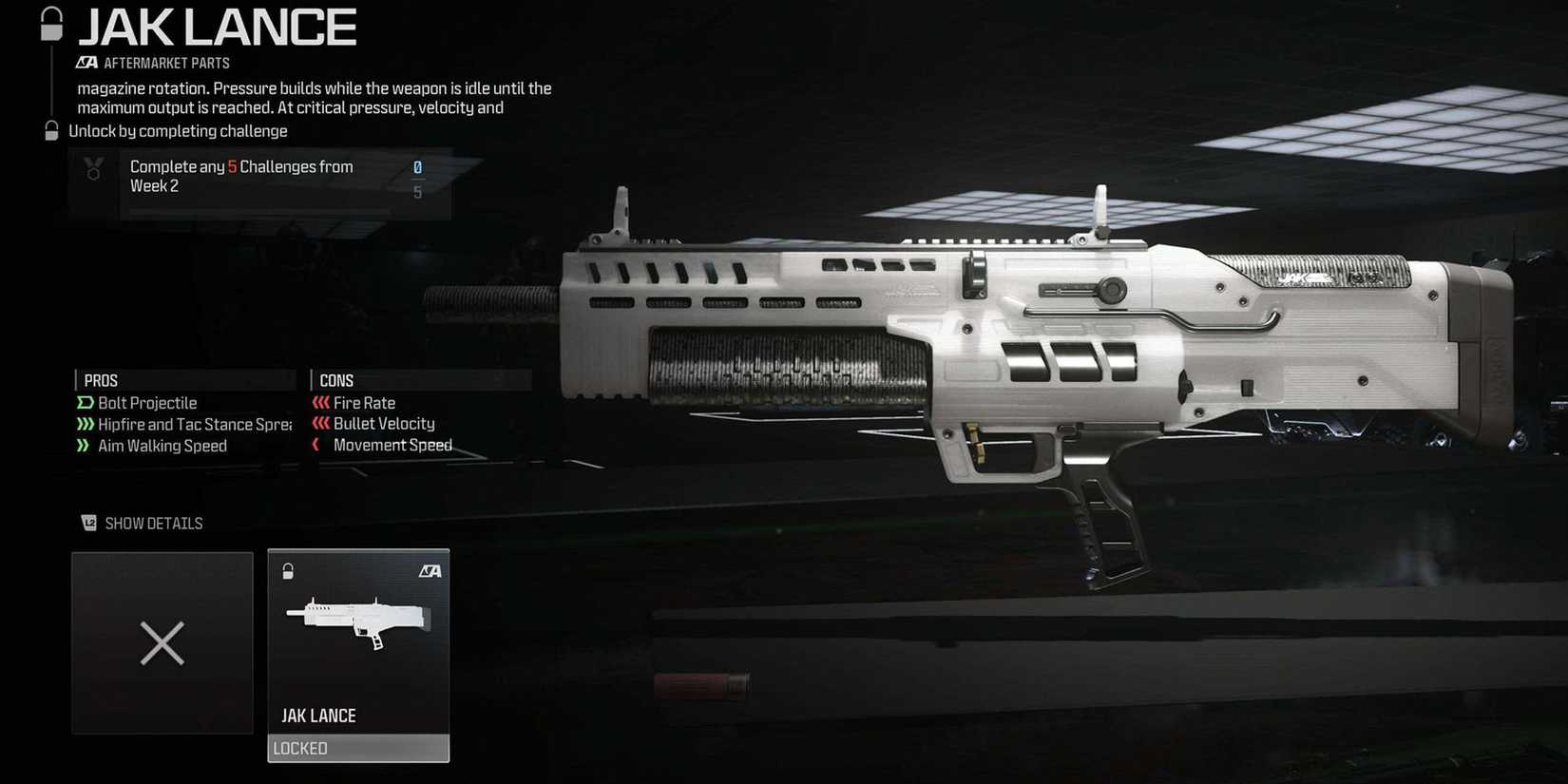Click the Aftermarket Parts emblem on the weapon card

(432, 571)
